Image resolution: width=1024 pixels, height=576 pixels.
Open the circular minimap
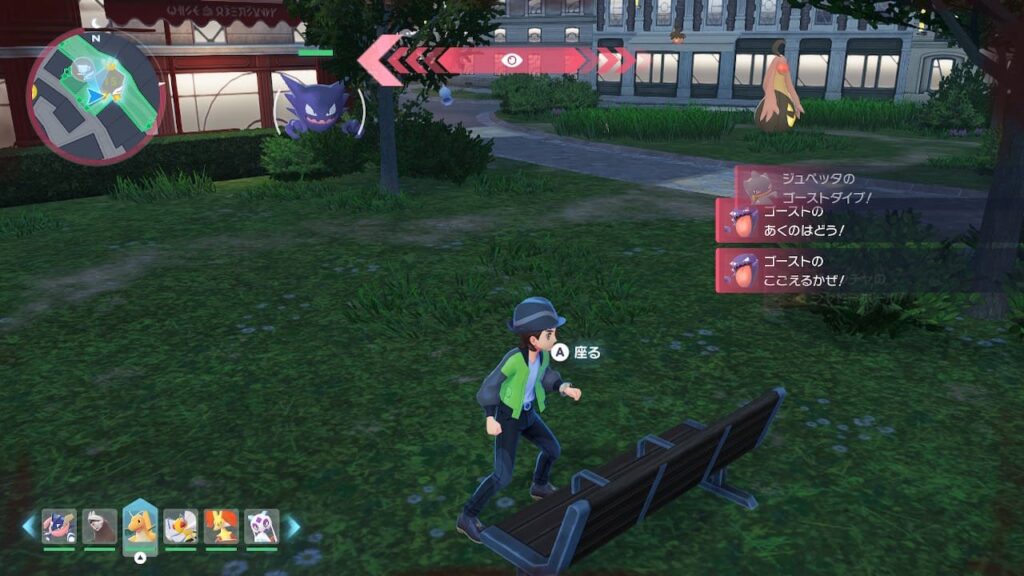click(95, 96)
